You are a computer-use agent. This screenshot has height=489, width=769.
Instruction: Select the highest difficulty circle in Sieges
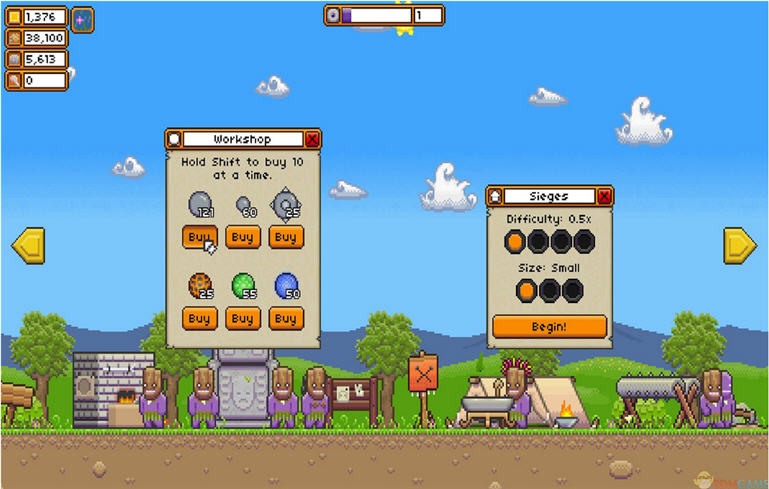click(x=584, y=241)
